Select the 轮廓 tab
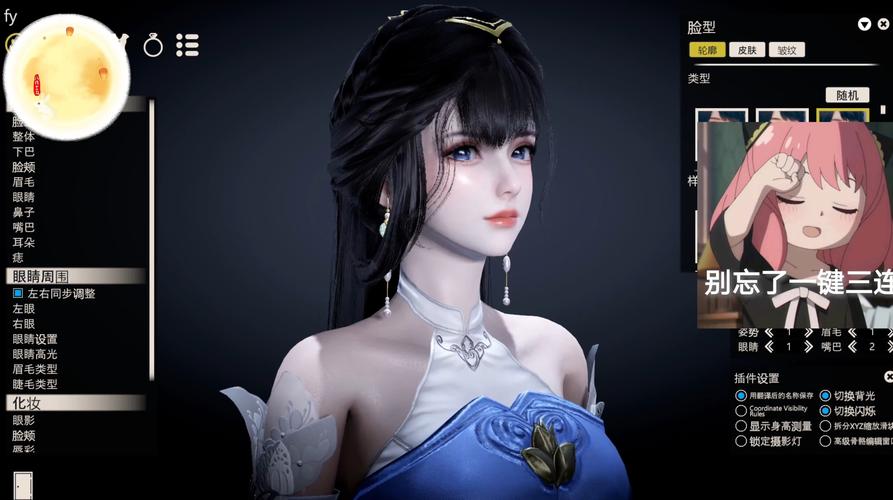Image resolution: width=893 pixels, height=500 pixels. (707, 50)
